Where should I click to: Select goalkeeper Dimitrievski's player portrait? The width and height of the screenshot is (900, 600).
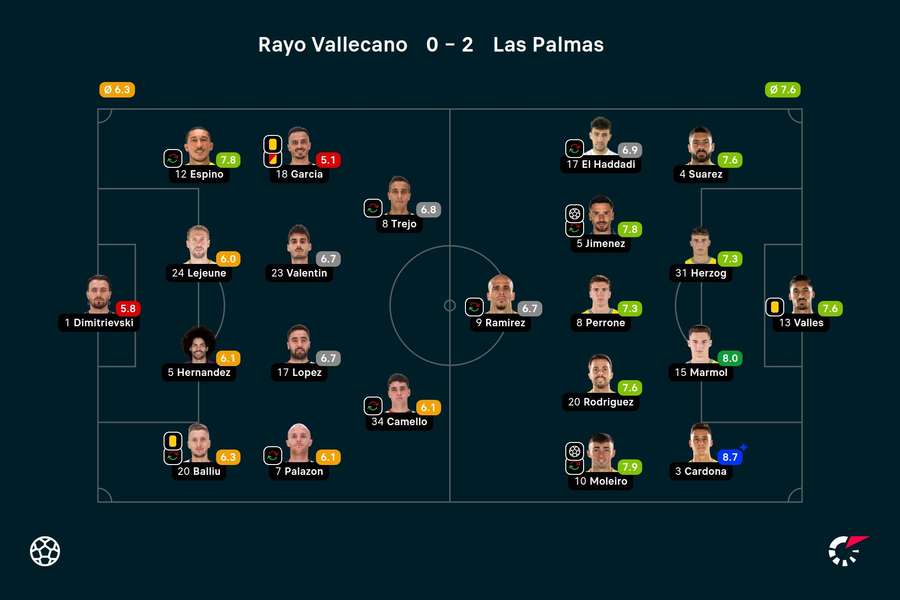pyautogui.click(x=98, y=295)
